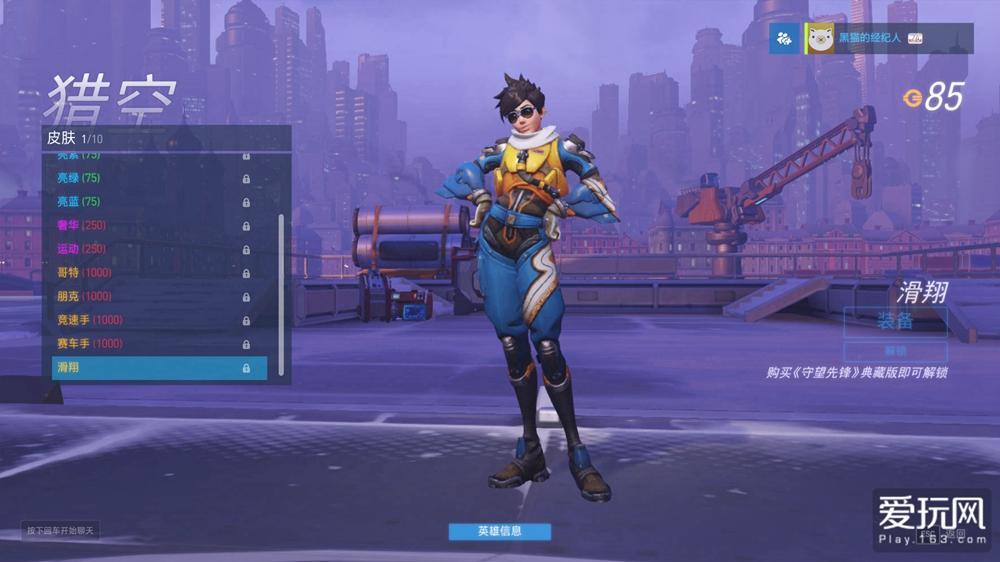Select the 竞速手 (1000) skin

150,320
